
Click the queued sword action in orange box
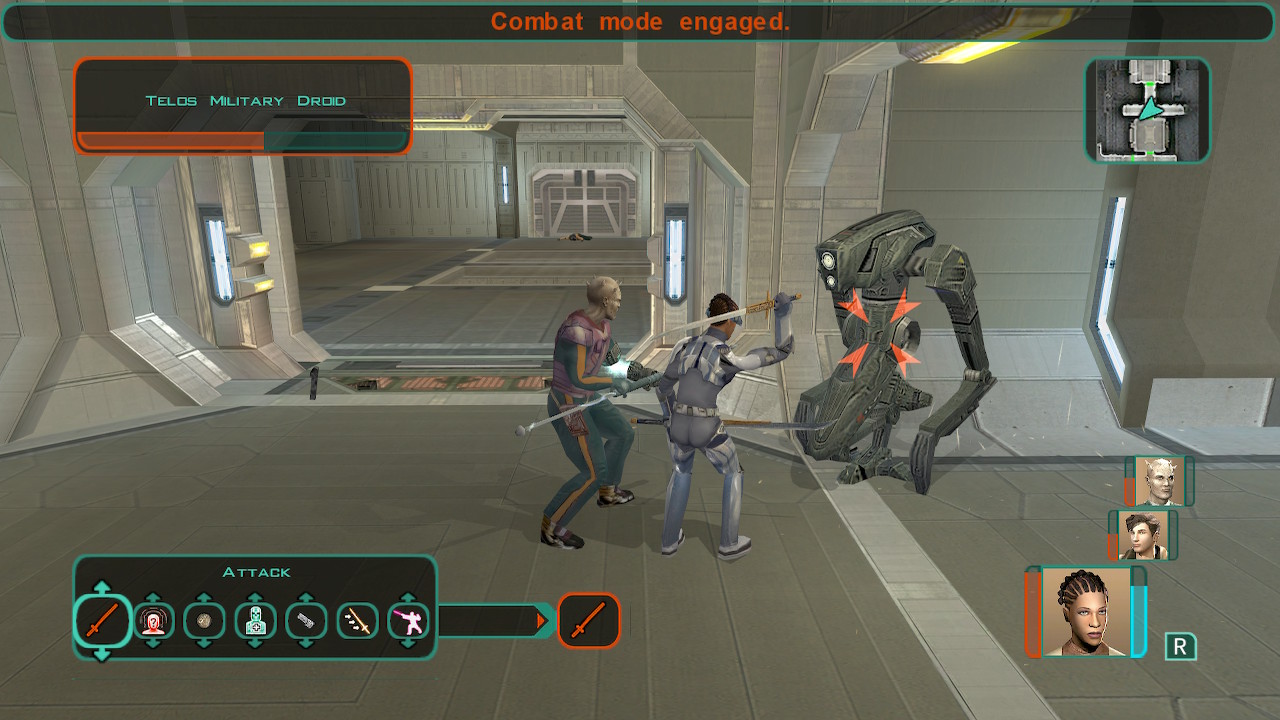[x=588, y=621]
